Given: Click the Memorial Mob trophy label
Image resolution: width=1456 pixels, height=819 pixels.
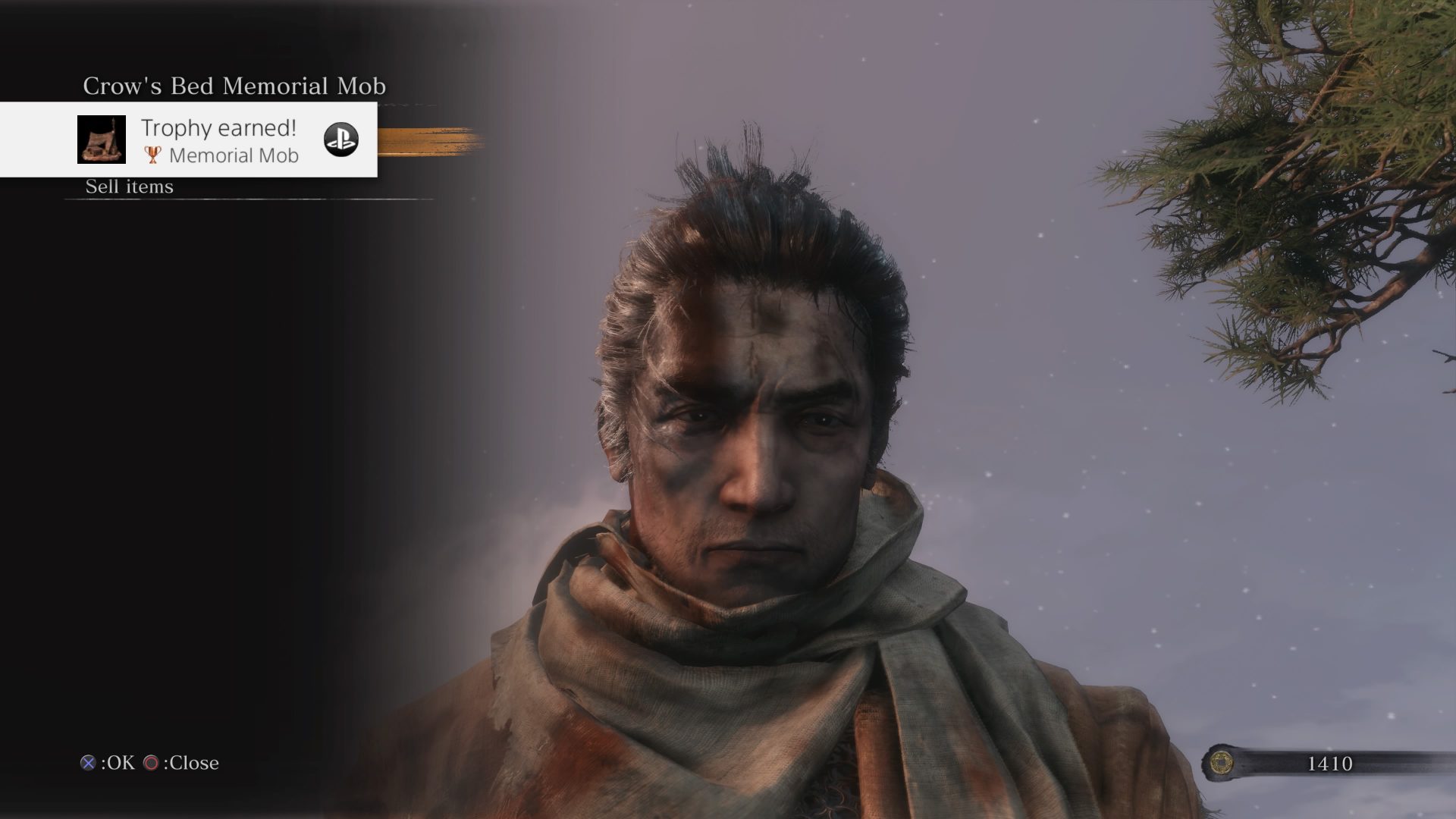Looking at the screenshot, I should 234,155.
